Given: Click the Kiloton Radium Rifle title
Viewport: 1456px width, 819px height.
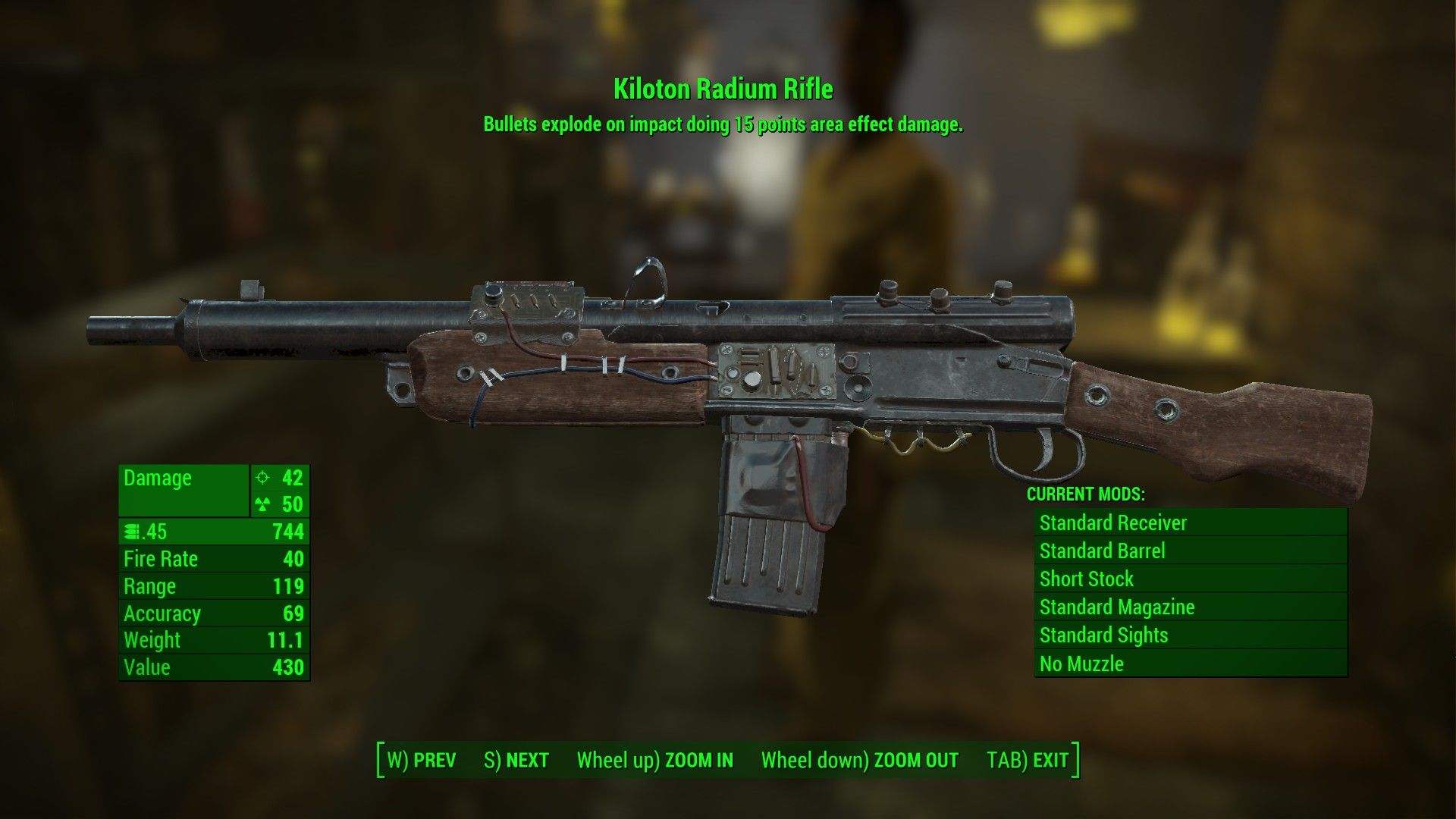Looking at the screenshot, I should point(722,89).
